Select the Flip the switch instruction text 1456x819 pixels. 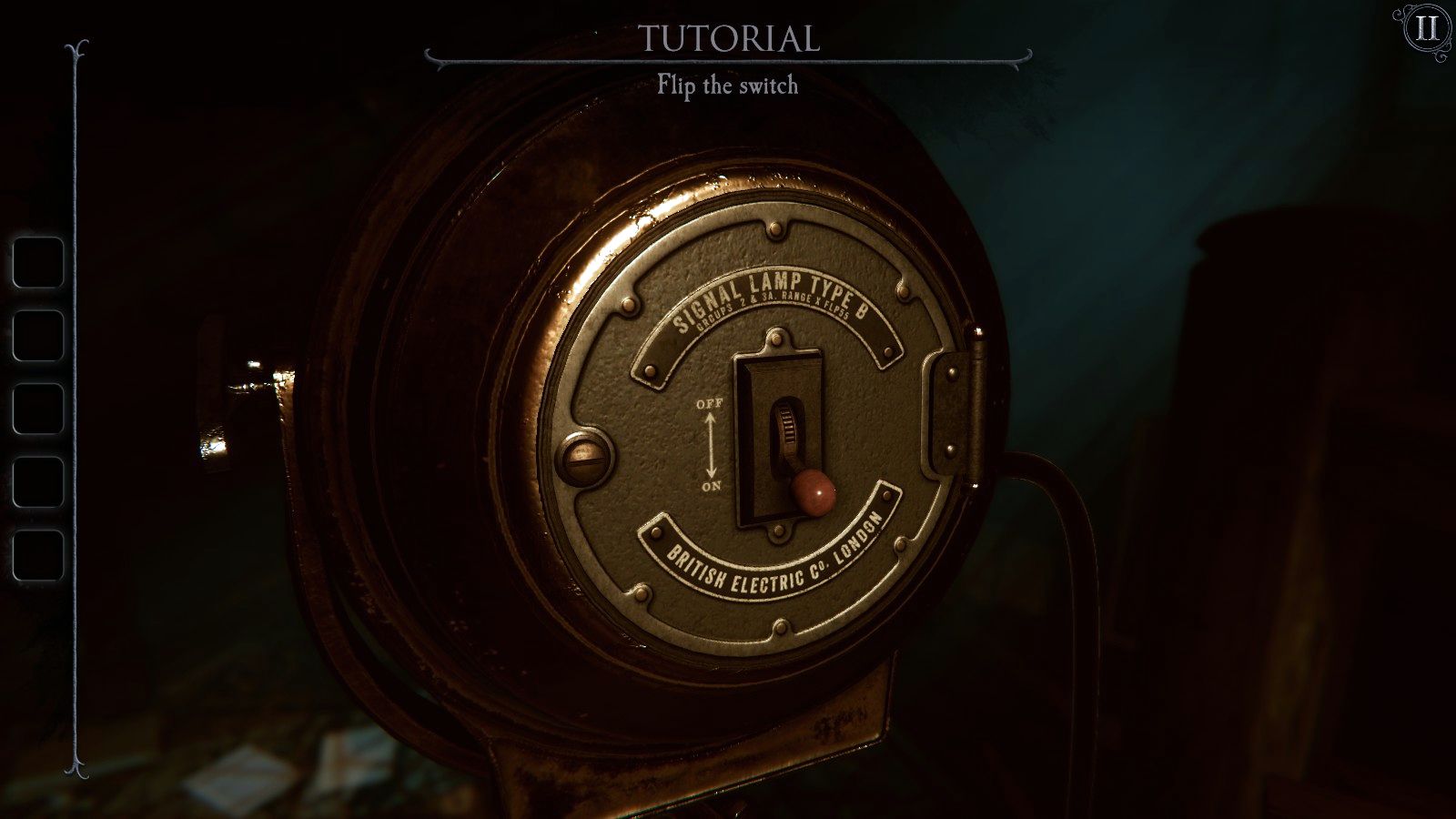coord(728,87)
